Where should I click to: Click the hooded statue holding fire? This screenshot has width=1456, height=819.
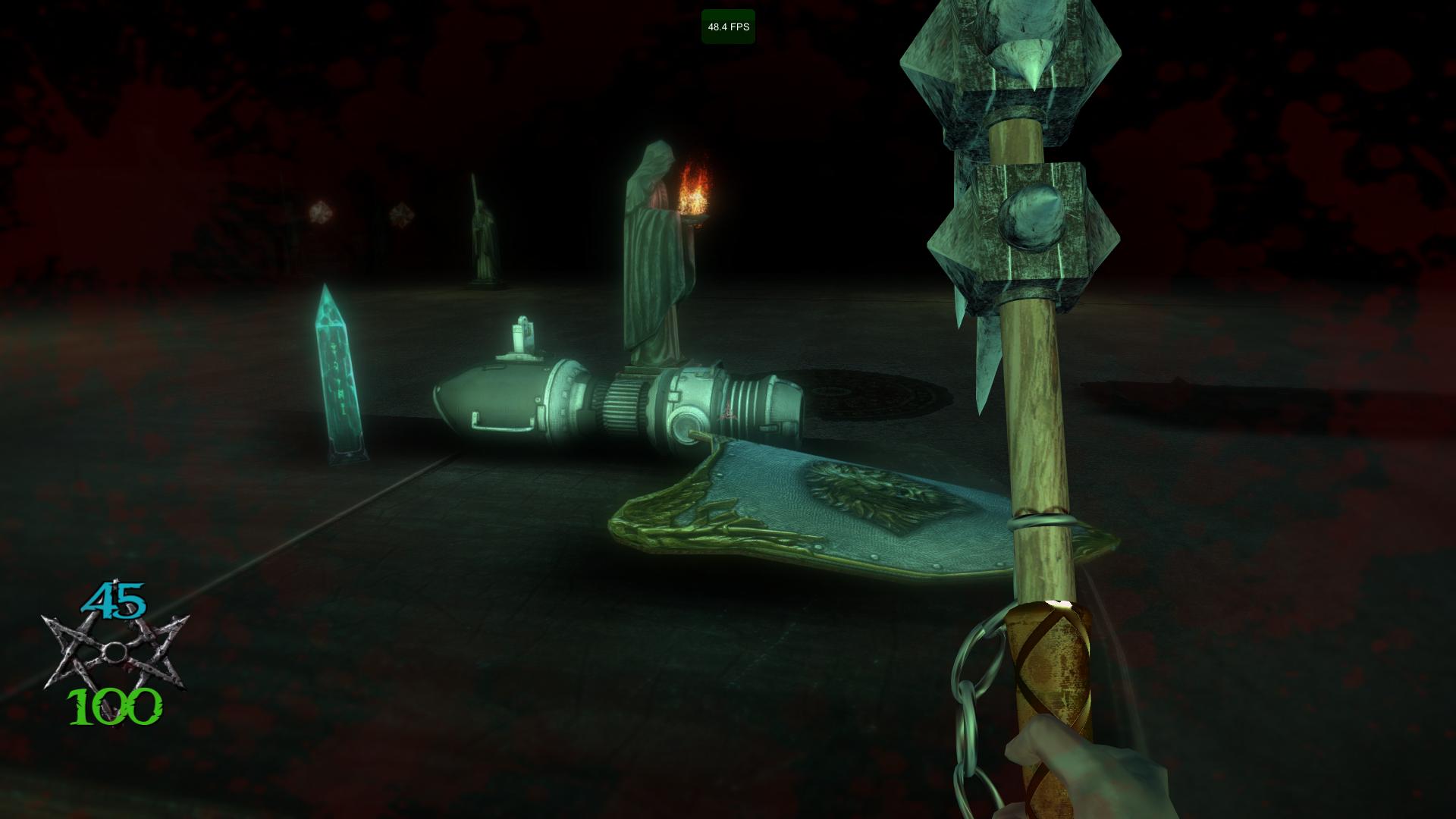pos(656,250)
